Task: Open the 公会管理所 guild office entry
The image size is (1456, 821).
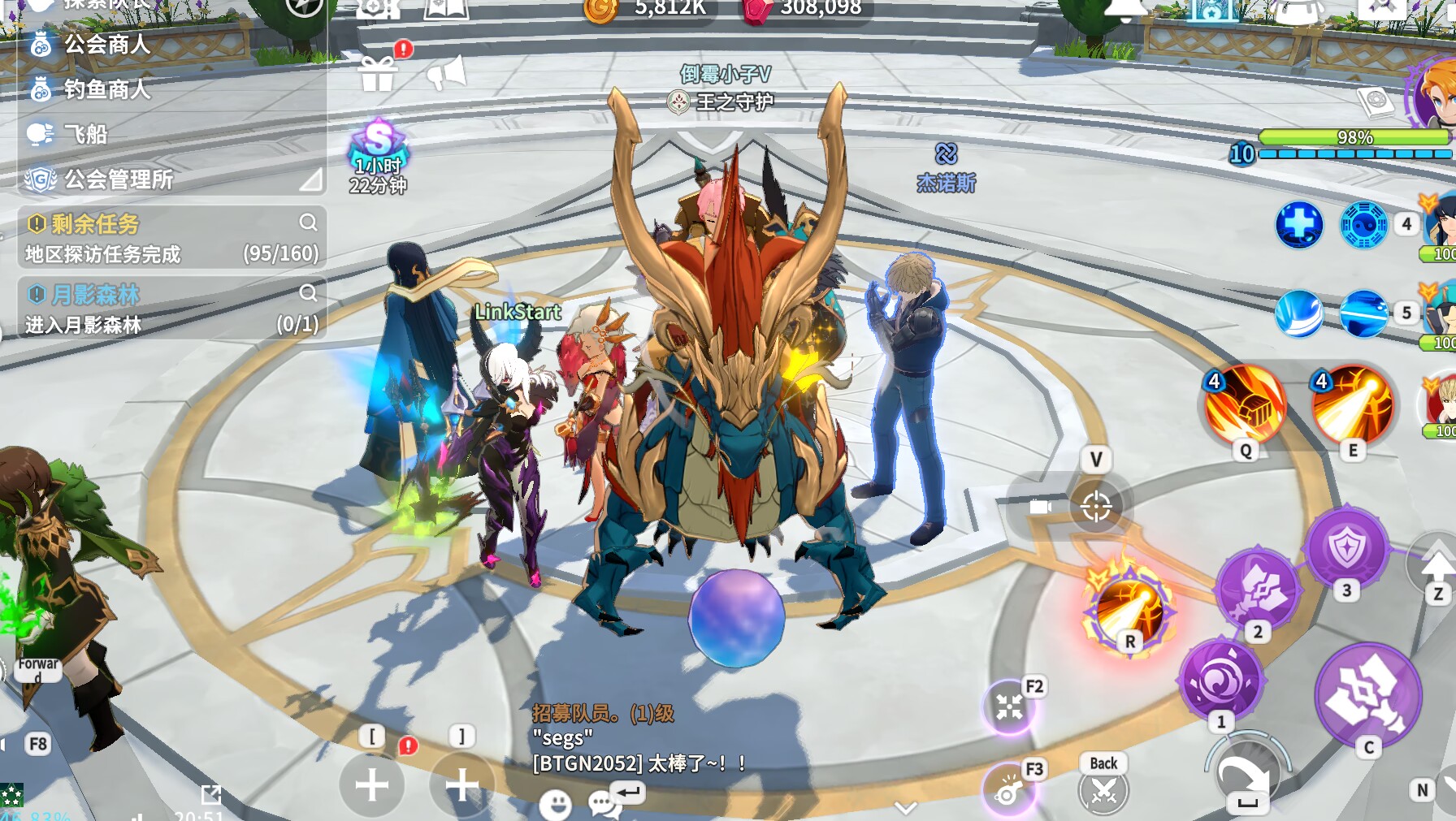Action: (117, 179)
